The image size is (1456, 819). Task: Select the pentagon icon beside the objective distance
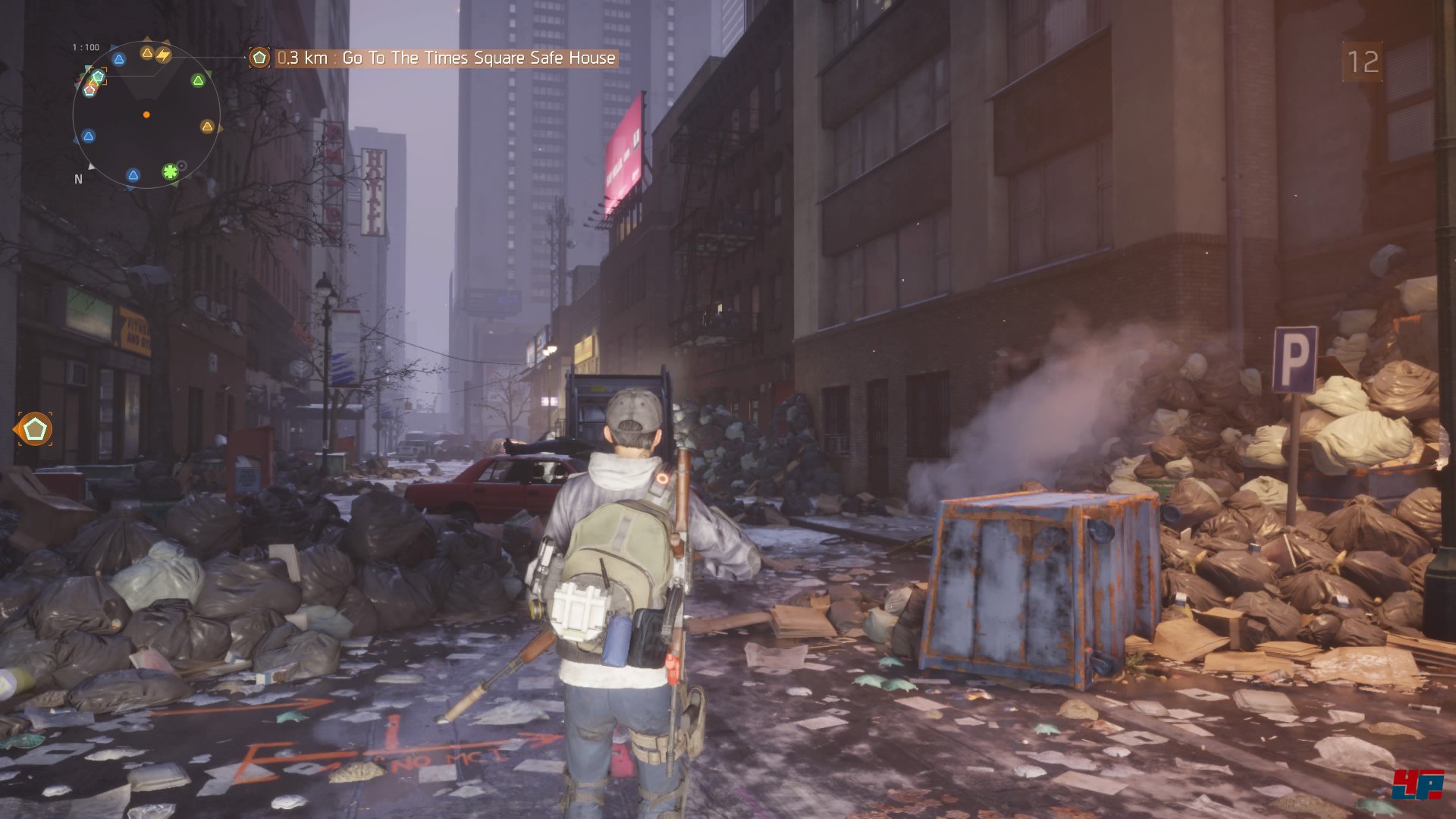click(259, 58)
